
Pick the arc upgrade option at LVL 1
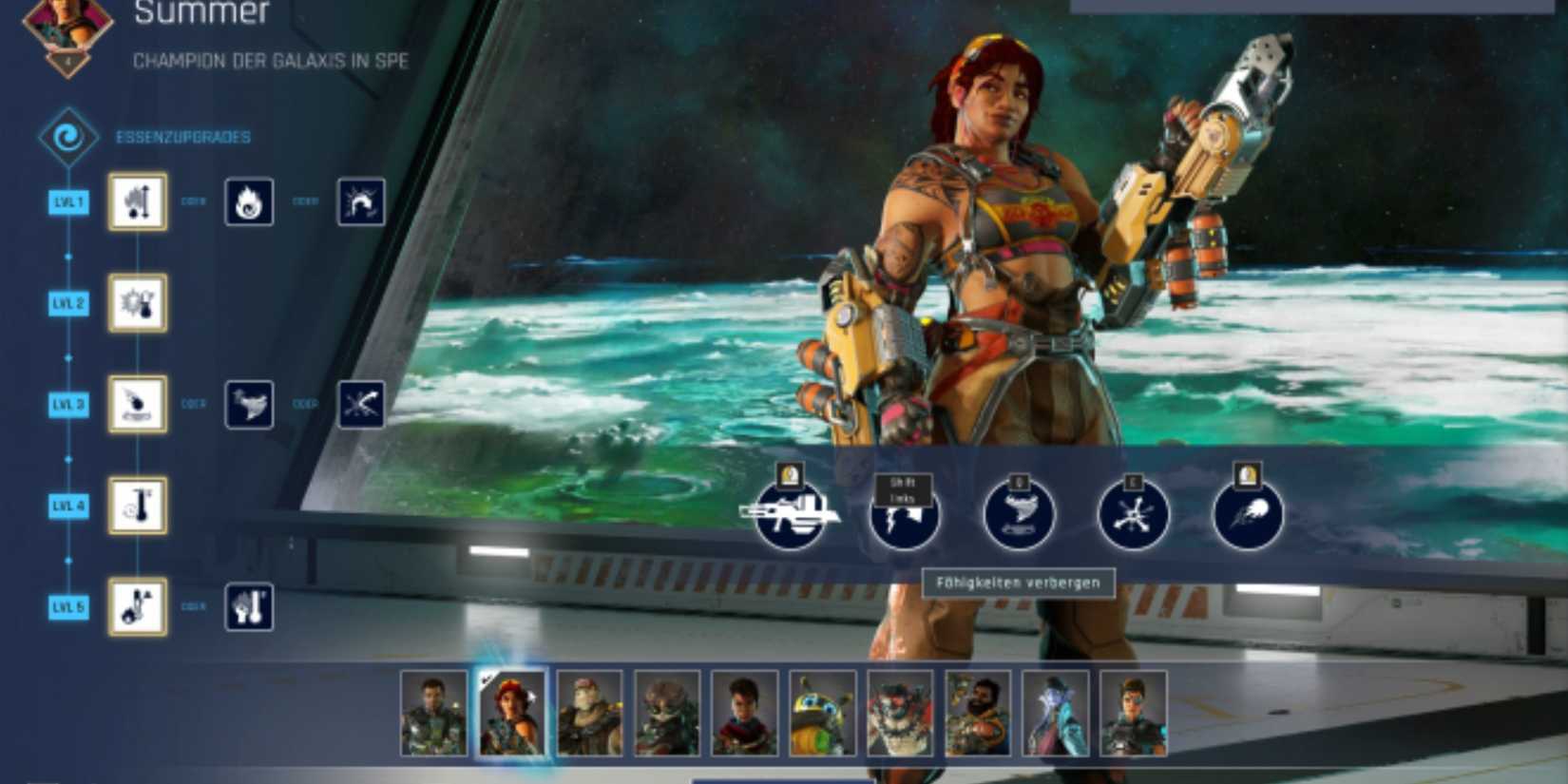click(361, 203)
